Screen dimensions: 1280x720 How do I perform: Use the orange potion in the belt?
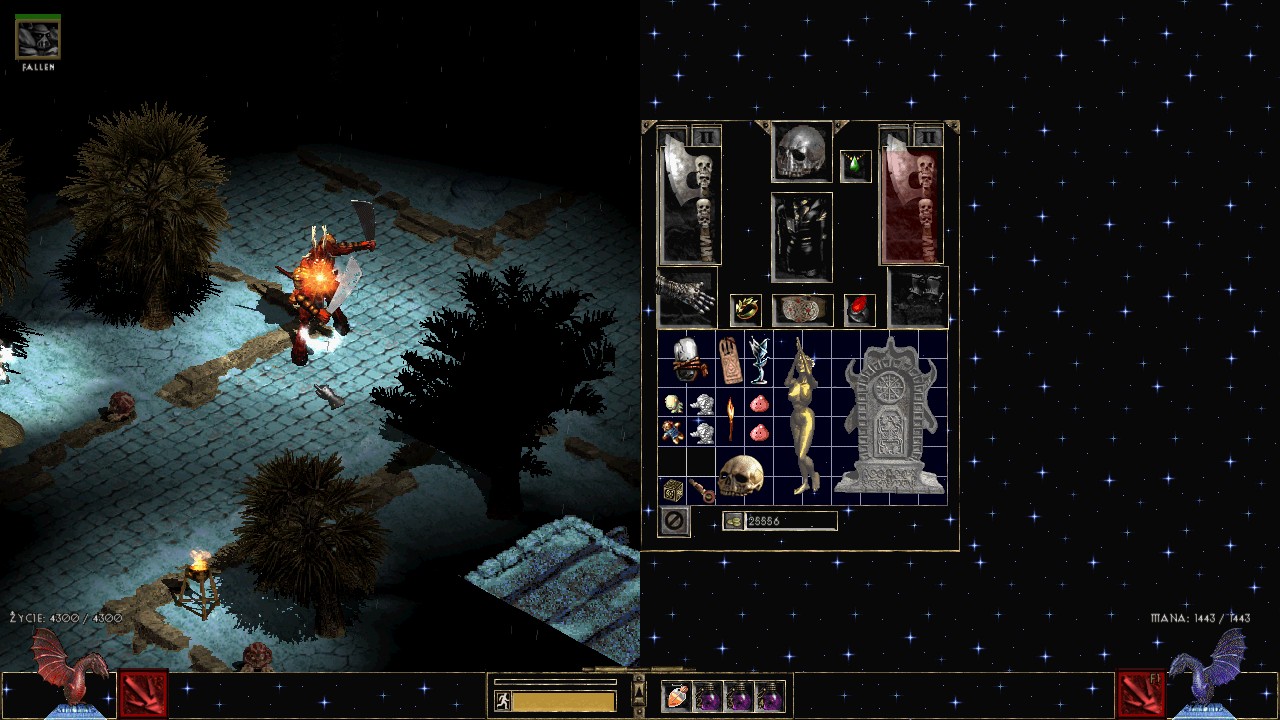click(677, 696)
